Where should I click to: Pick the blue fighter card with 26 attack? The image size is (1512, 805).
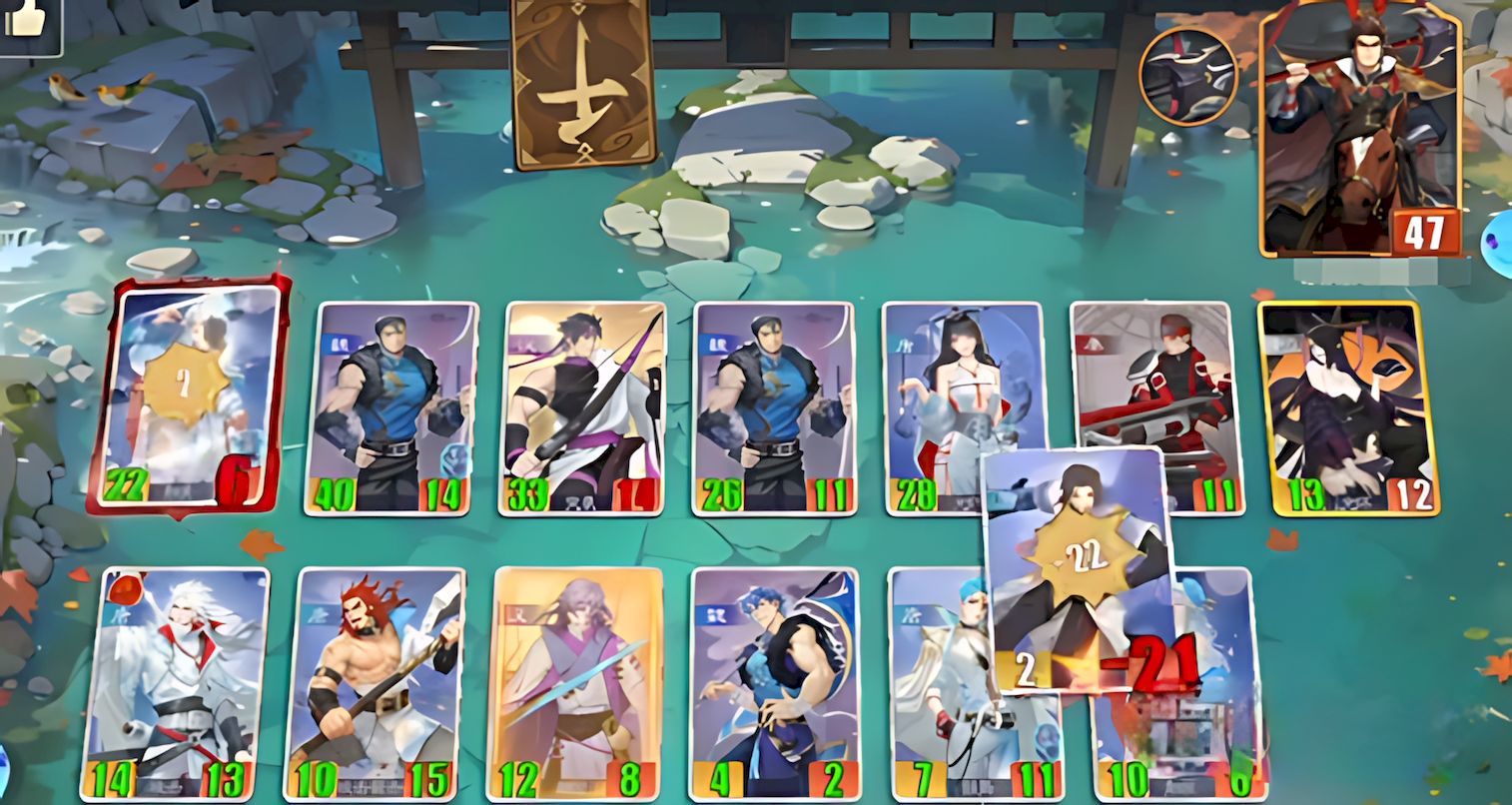(774, 407)
